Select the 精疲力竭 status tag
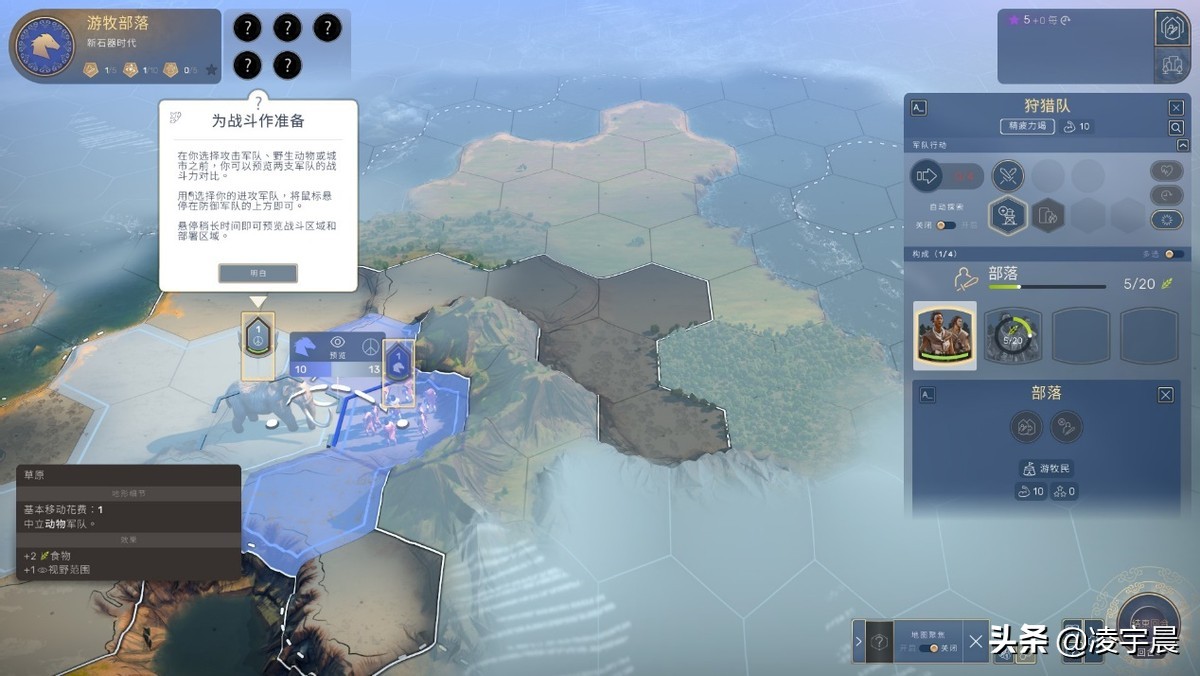The width and height of the screenshot is (1200, 676). pyautogui.click(x=1027, y=127)
